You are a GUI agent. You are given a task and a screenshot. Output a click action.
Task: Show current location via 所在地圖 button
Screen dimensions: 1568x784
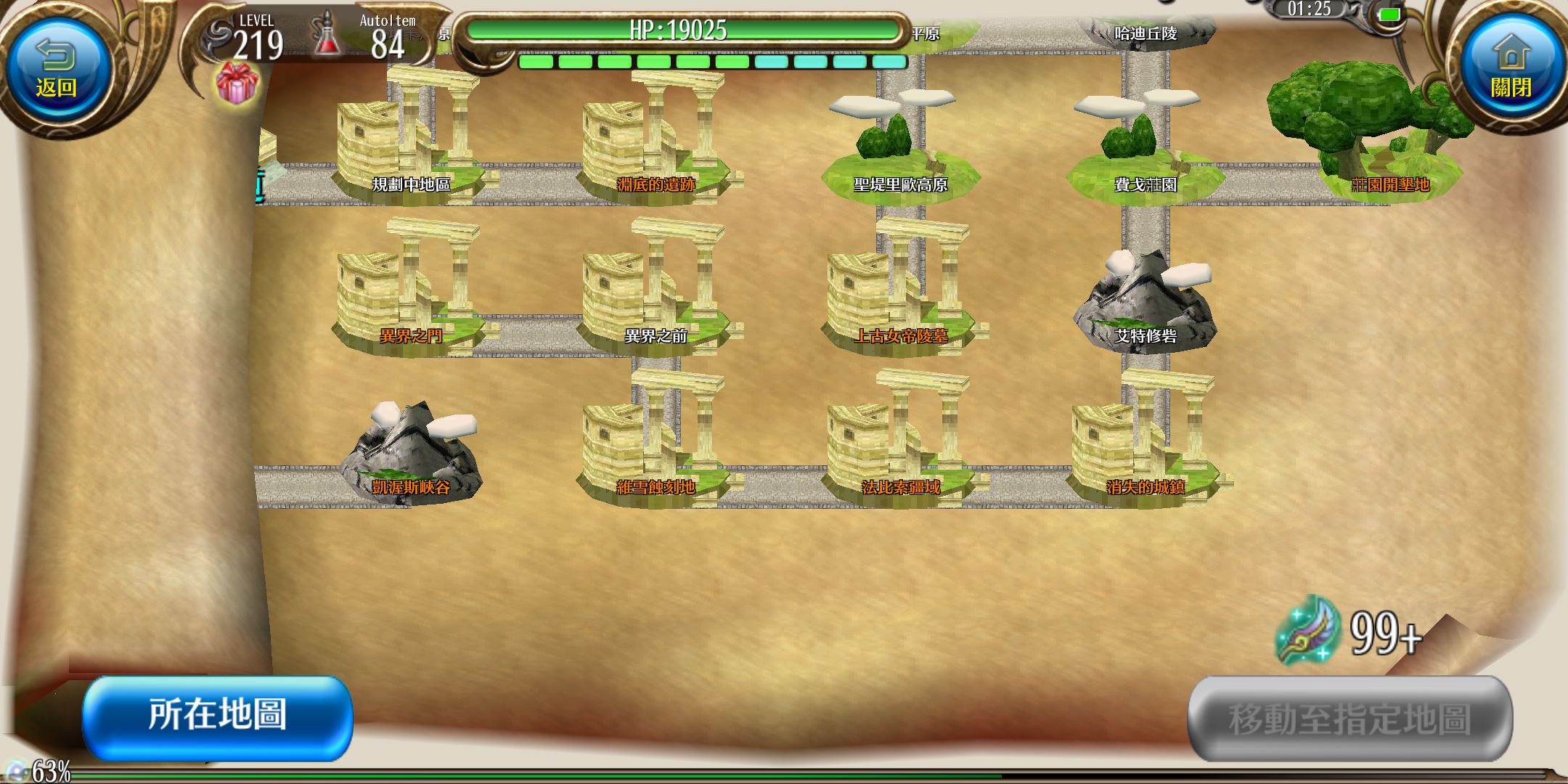coord(218,716)
